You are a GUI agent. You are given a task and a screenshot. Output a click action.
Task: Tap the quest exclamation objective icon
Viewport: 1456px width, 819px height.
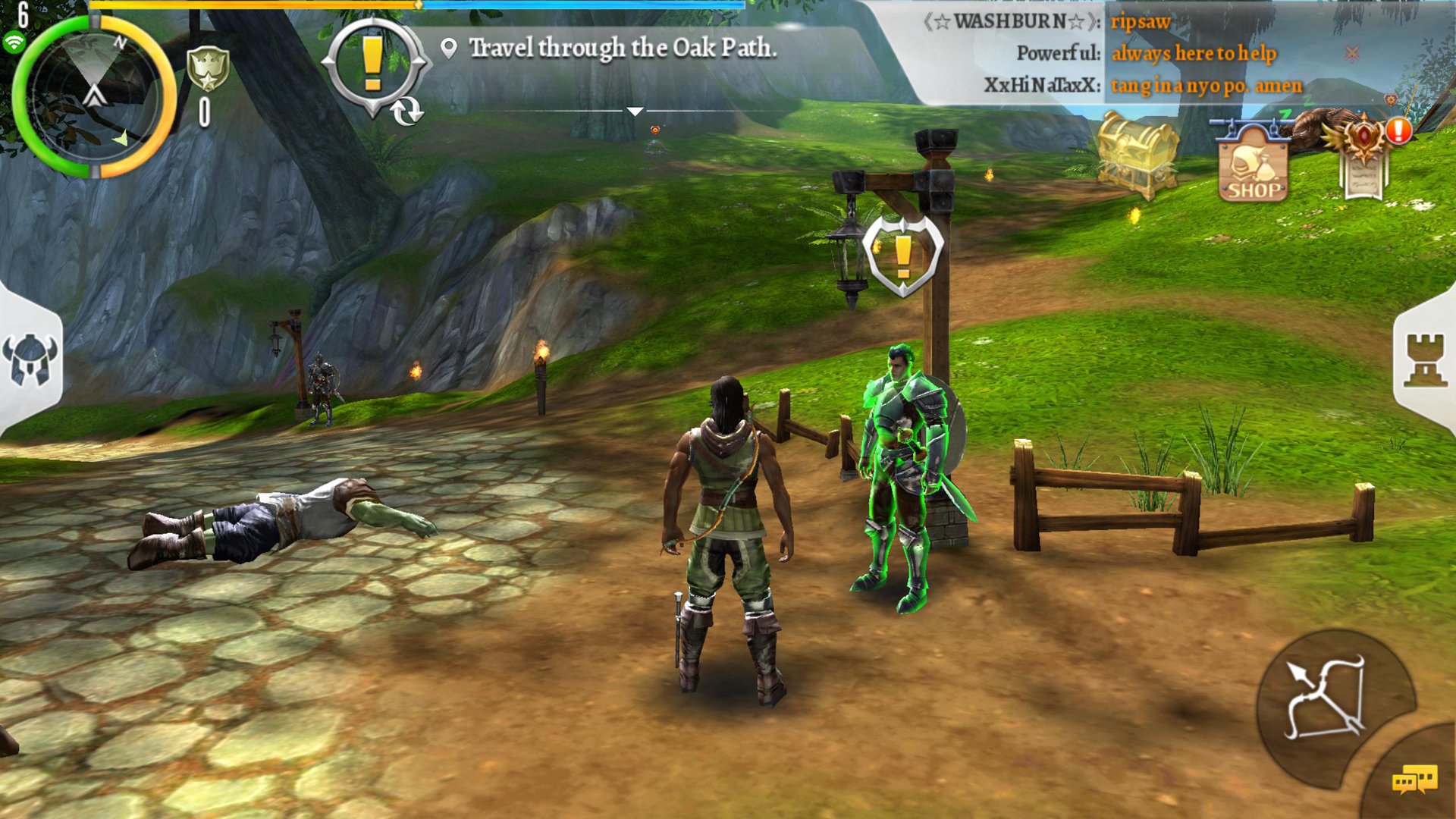coord(372,64)
